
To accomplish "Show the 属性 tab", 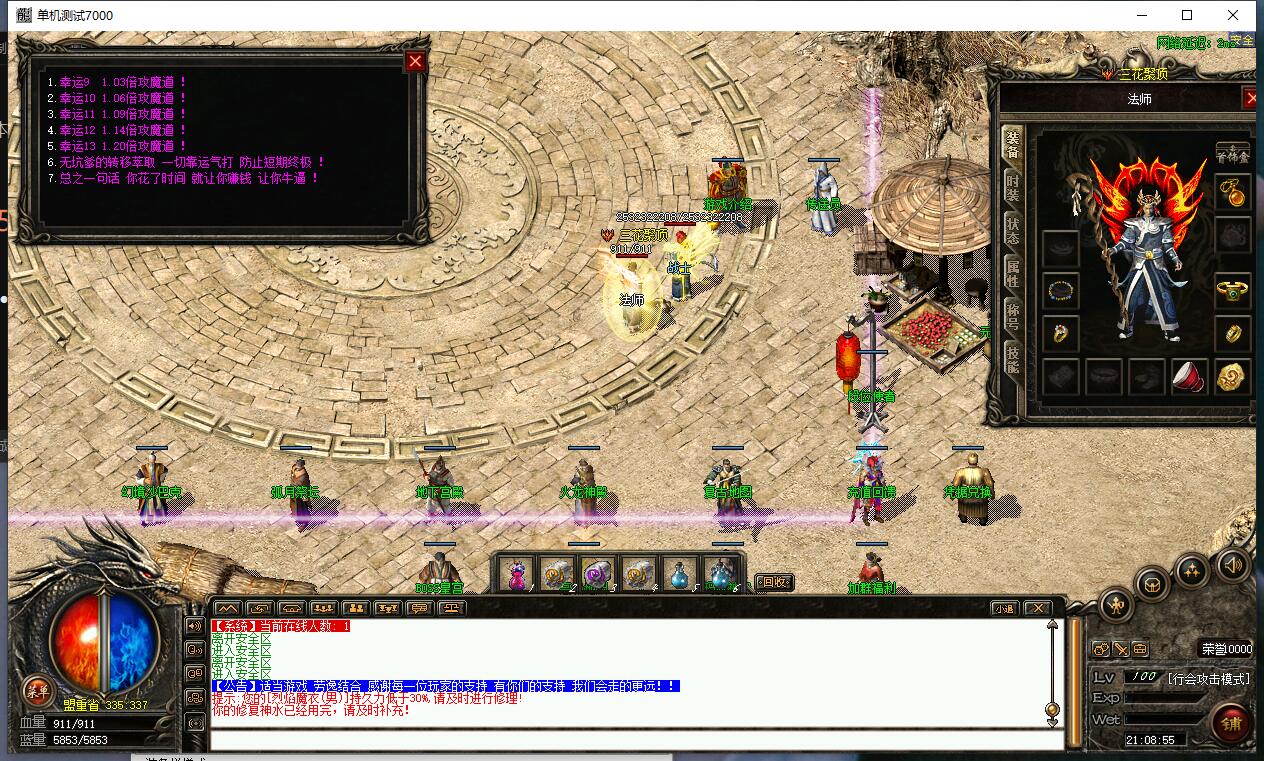I will (x=1013, y=272).
